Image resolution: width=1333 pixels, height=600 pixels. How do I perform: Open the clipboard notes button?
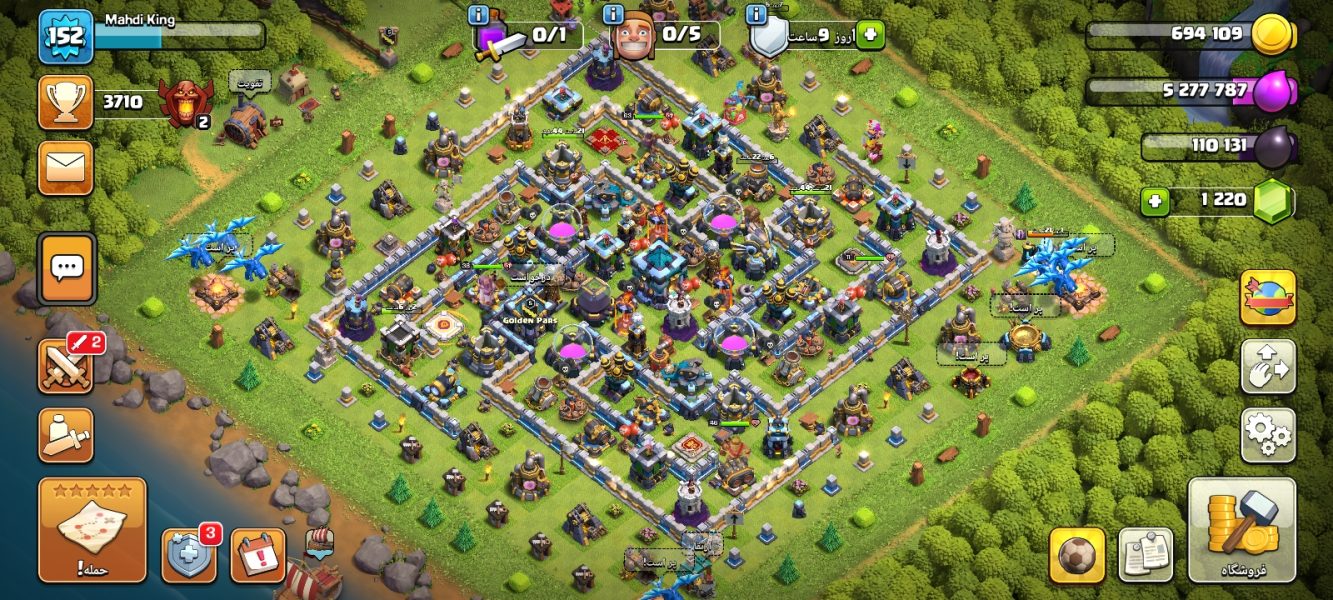coord(1145,555)
